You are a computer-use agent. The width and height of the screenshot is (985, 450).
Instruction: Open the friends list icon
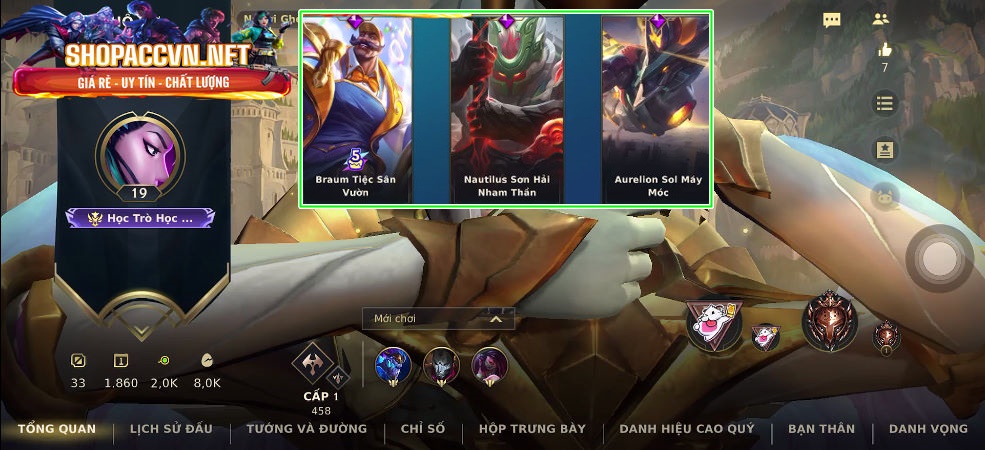(x=880, y=19)
